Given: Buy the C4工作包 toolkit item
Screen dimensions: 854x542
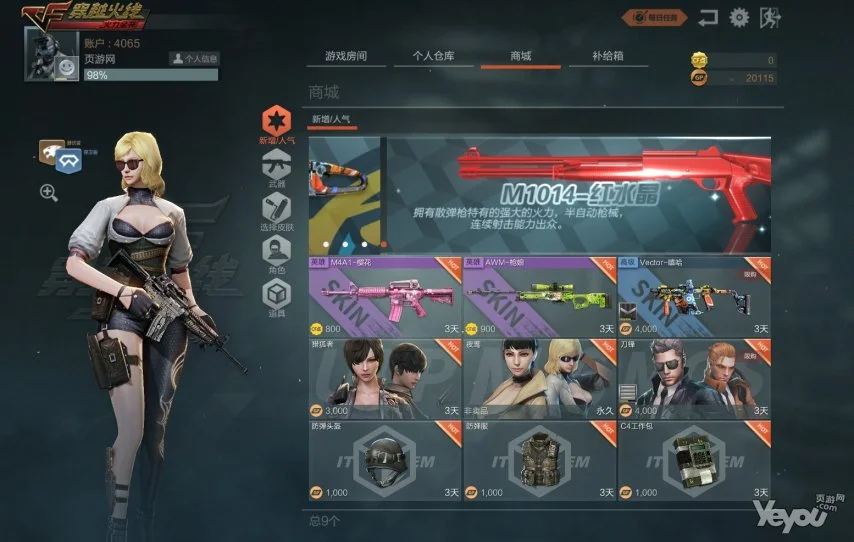Looking at the screenshot, I should (694, 459).
